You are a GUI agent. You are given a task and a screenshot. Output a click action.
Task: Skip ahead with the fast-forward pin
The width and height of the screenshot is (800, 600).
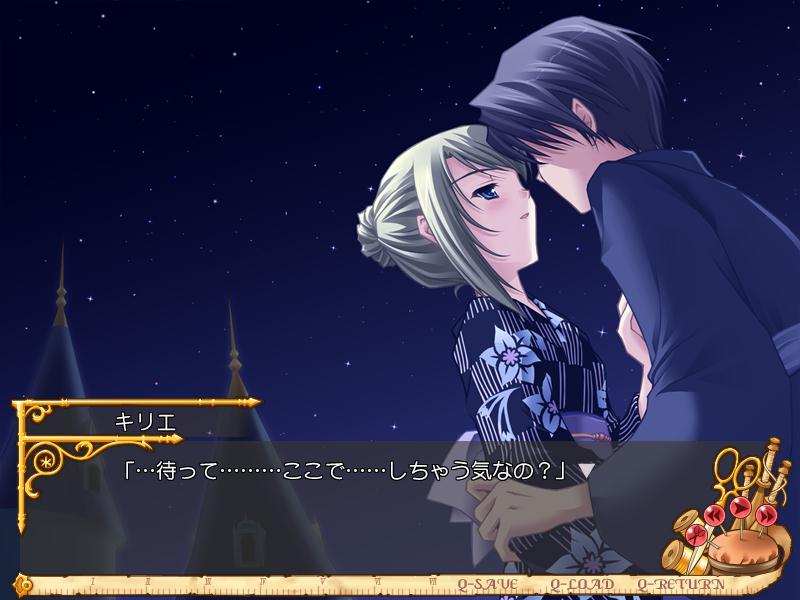pos(765,514)
